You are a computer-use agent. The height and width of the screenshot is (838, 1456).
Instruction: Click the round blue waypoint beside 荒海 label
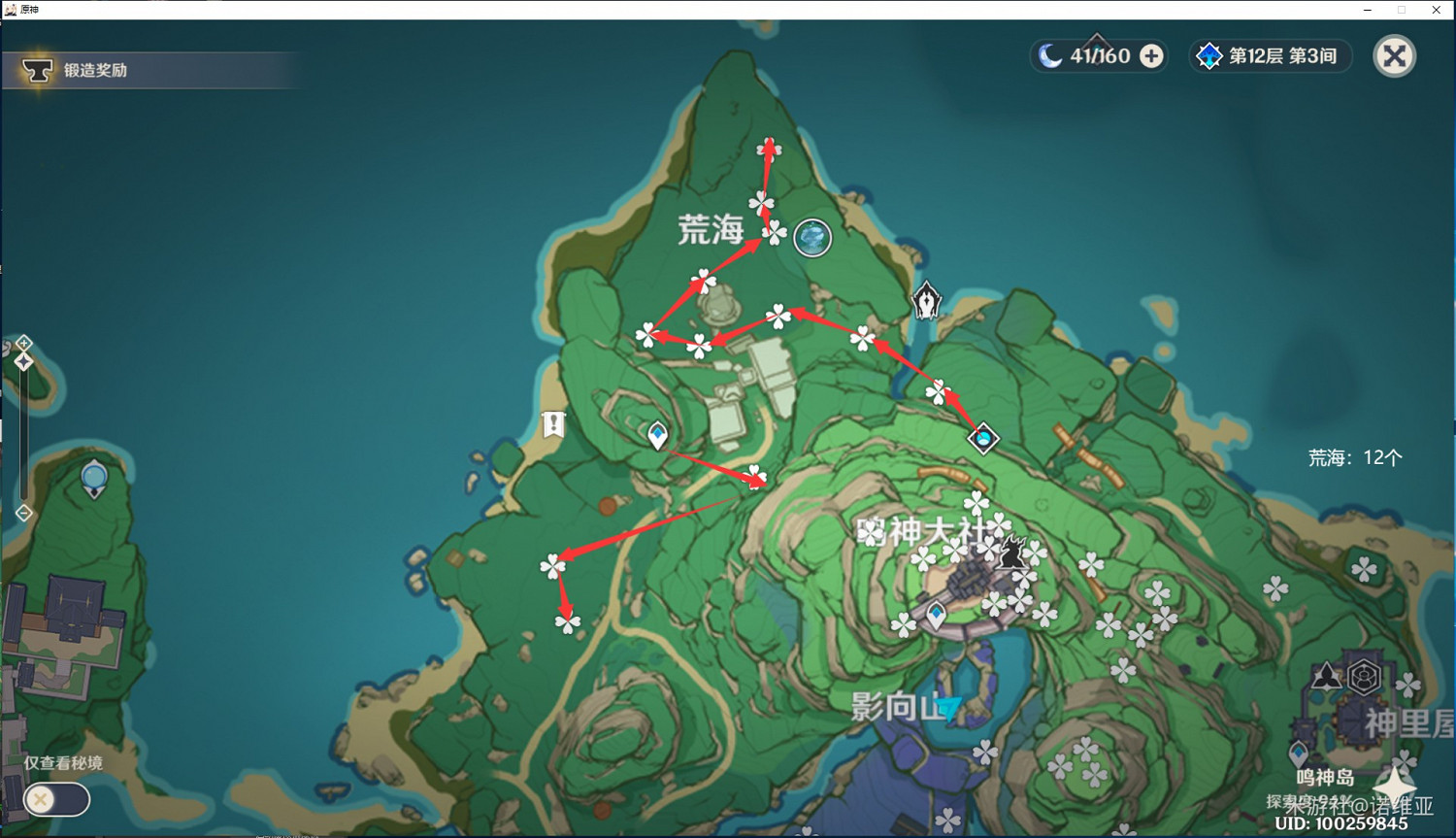tap(812, 238)
